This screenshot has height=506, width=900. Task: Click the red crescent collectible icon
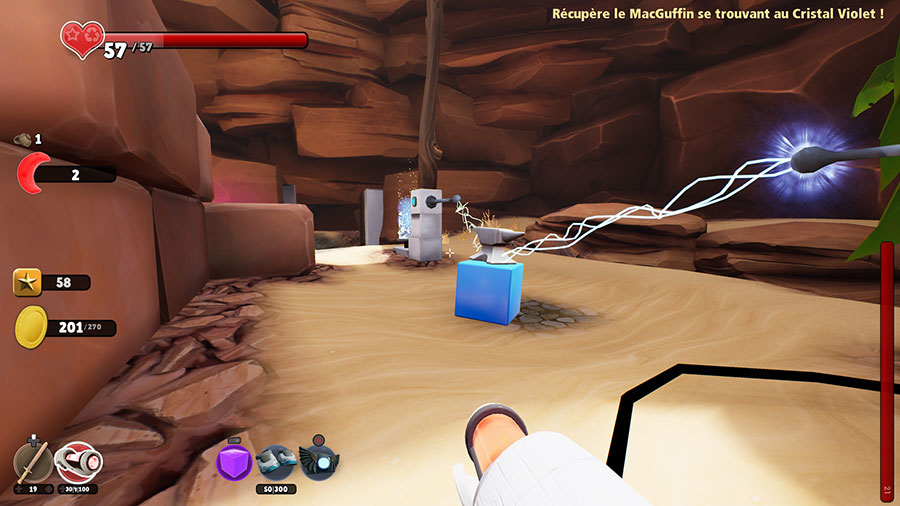[33, 174]
